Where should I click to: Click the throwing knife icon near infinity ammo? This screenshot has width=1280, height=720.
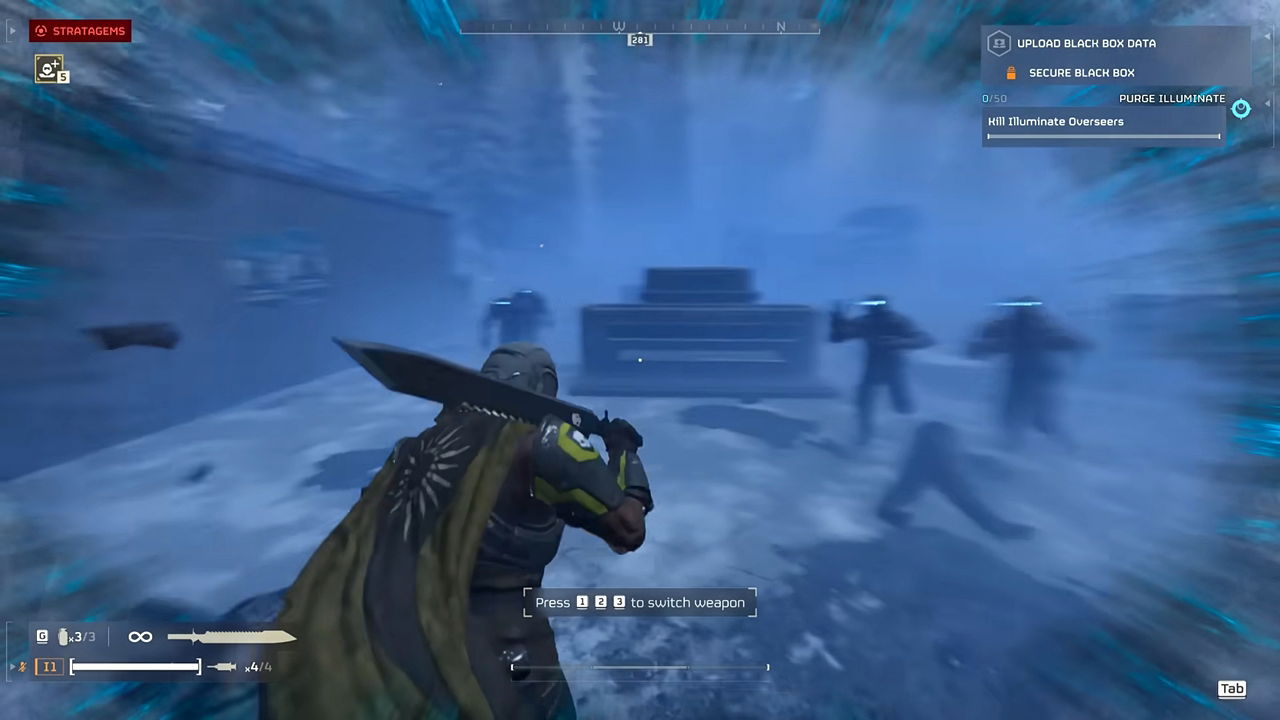(x=230, y=636)
